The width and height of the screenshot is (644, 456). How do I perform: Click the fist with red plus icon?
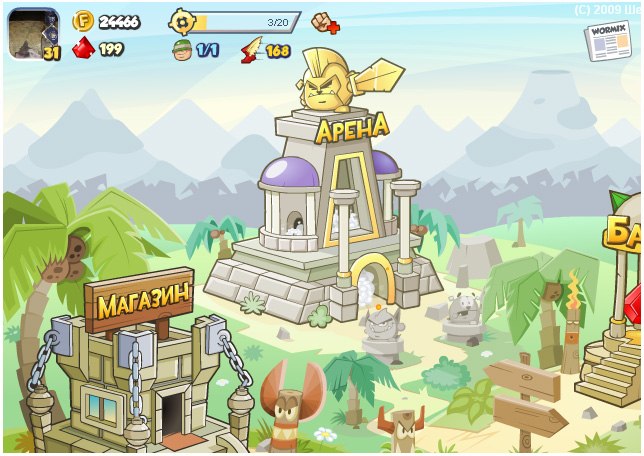pos(326,21)
